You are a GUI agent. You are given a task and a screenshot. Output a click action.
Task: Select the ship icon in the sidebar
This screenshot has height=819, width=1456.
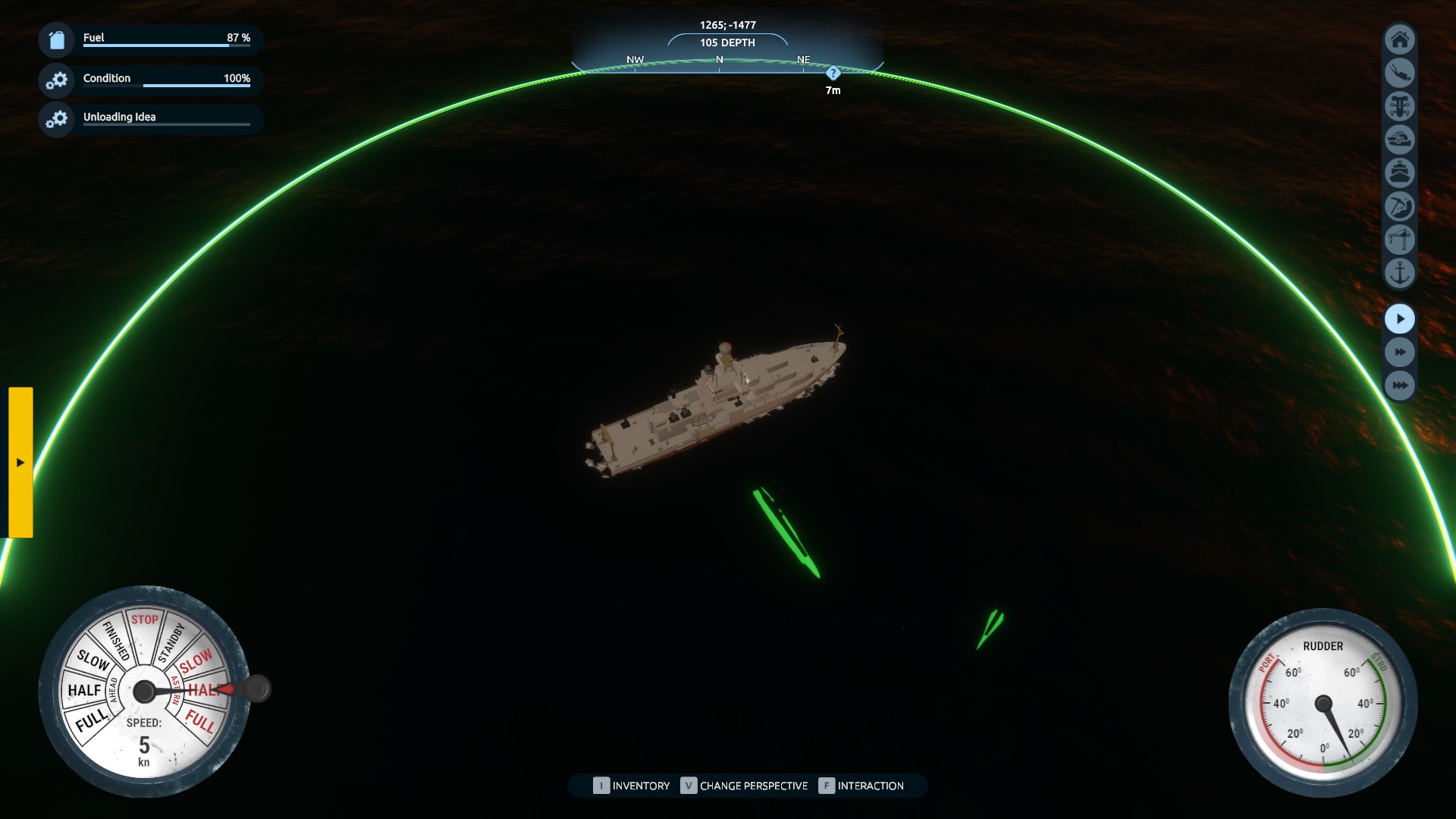tap(1399, 173)
